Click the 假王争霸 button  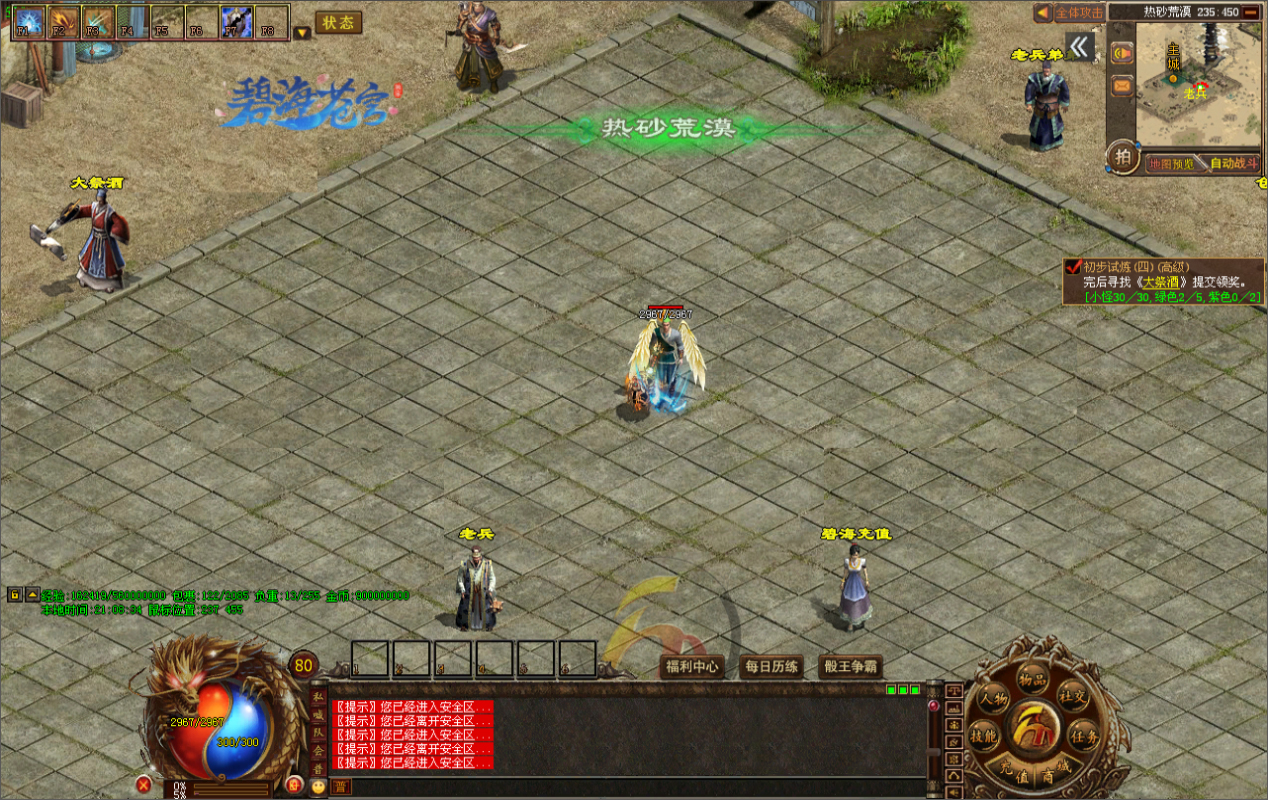[x=850, y=667]
